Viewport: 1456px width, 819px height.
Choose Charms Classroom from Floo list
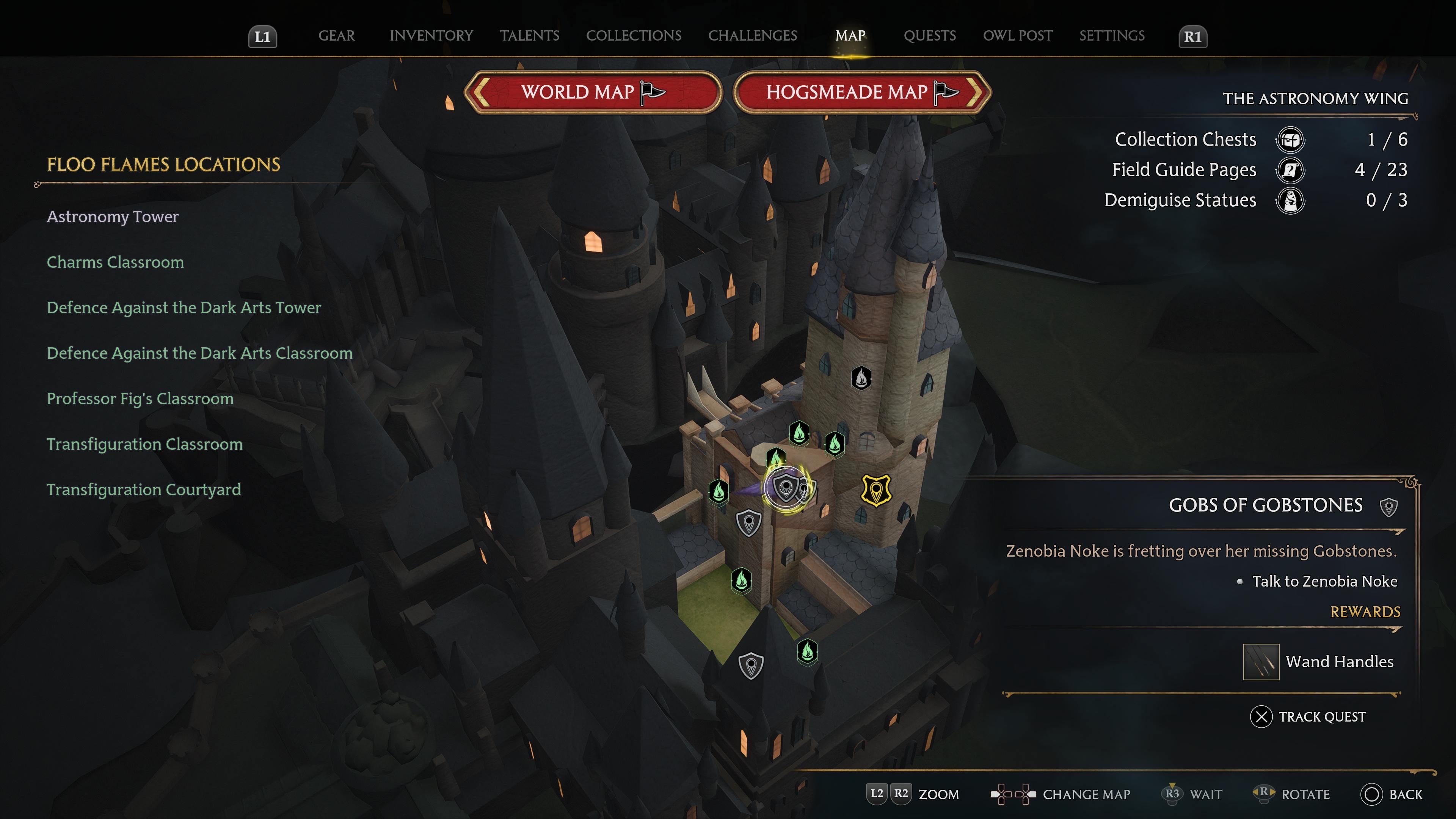coord(115,262)
